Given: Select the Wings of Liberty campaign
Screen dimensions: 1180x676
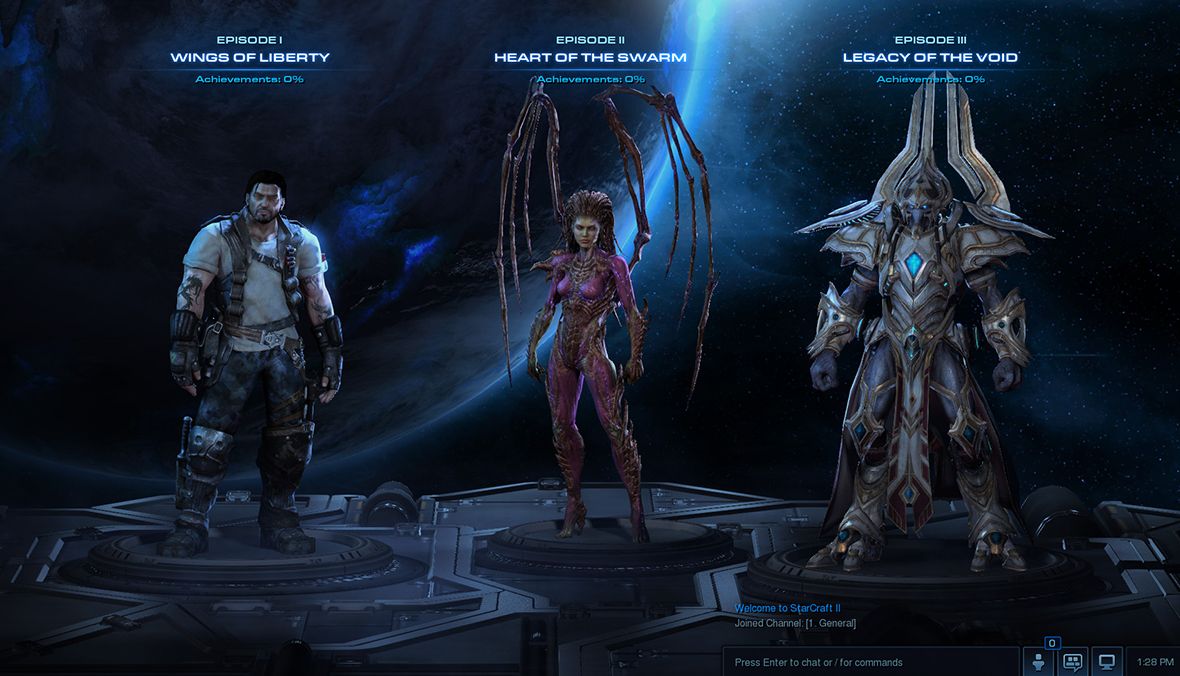Looking at the screenshot, I should 250,57.
